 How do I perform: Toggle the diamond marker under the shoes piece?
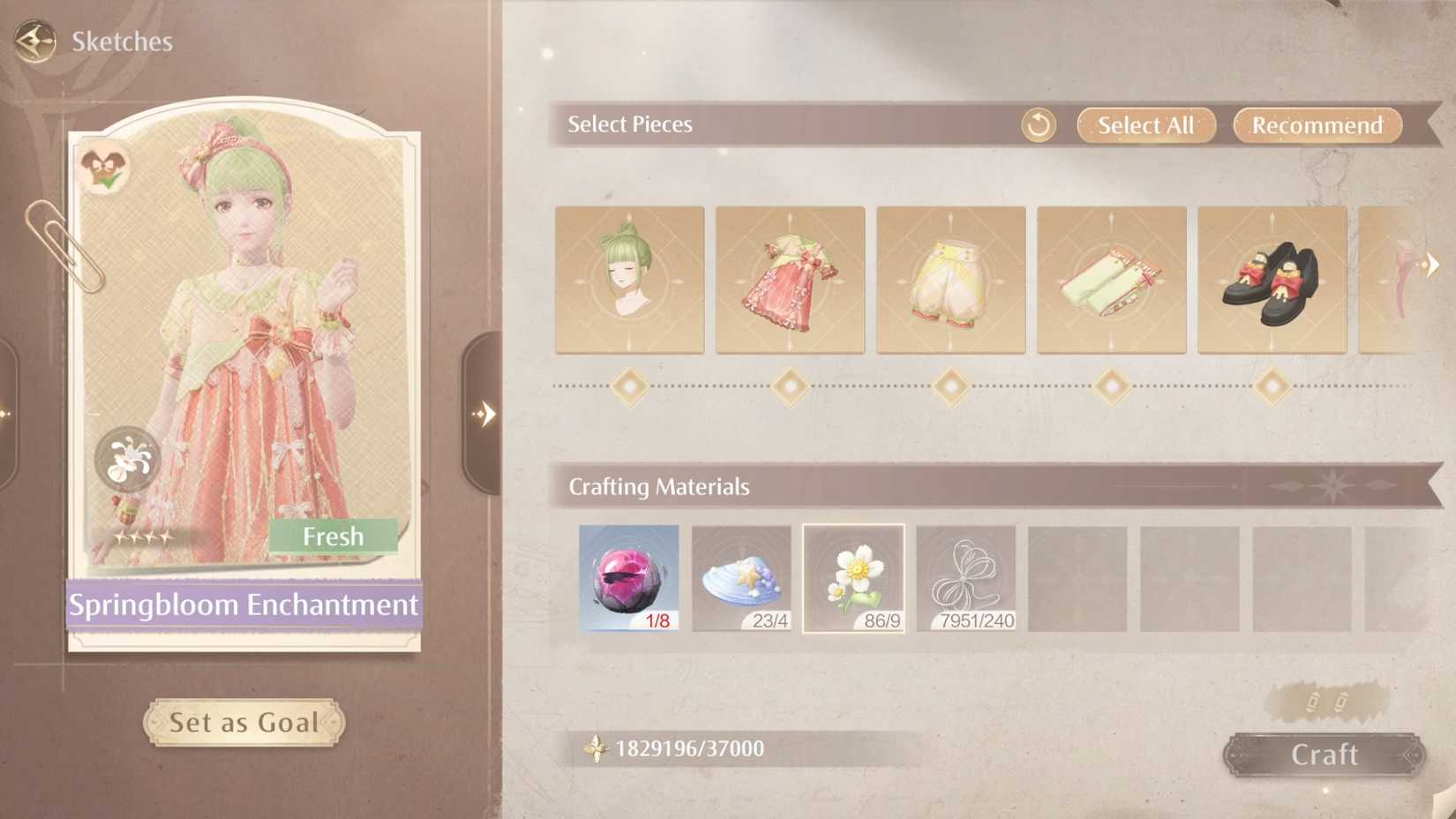coord(1272,386)
